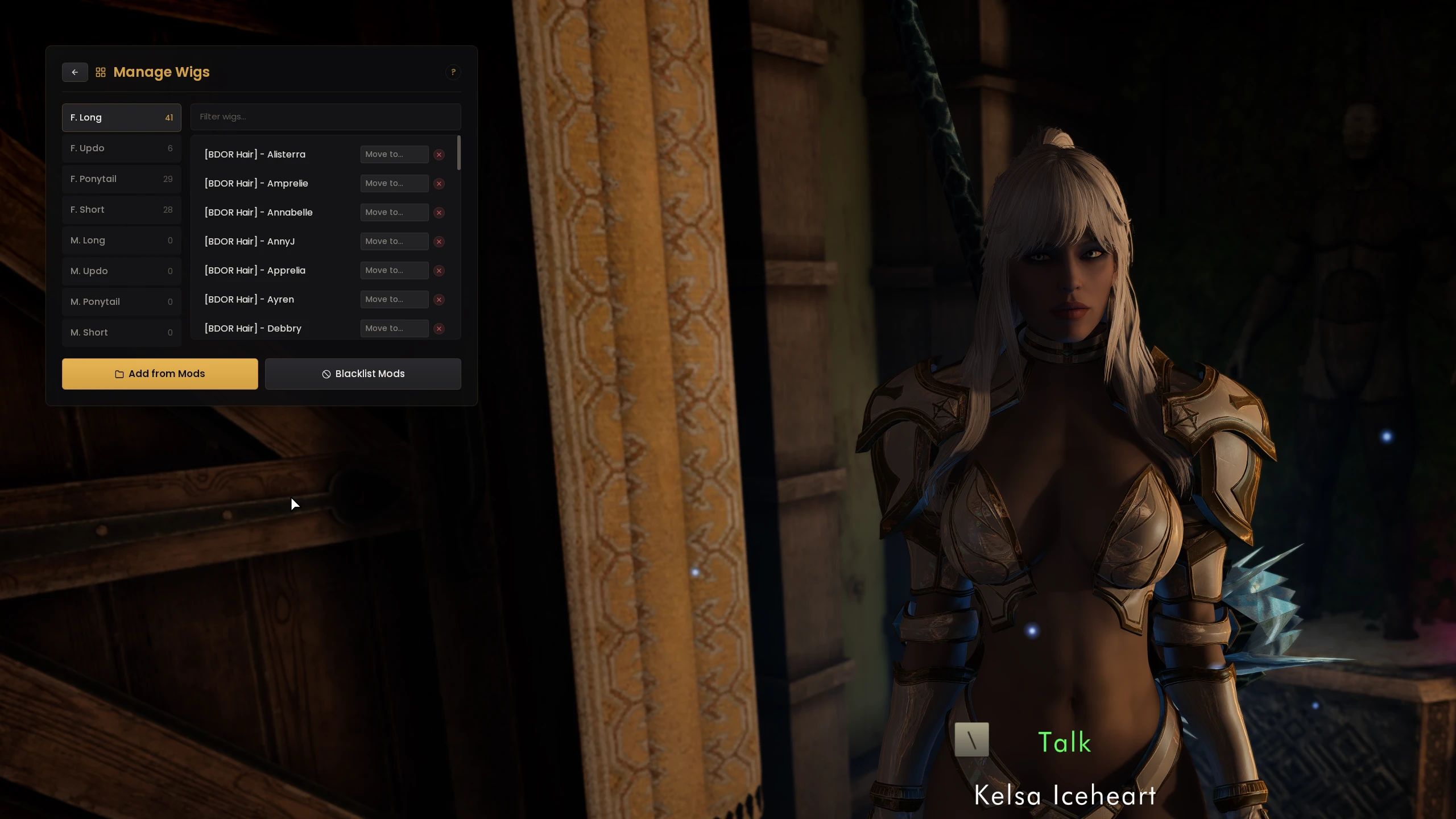Activate the F. Short category

click(121, 209)
